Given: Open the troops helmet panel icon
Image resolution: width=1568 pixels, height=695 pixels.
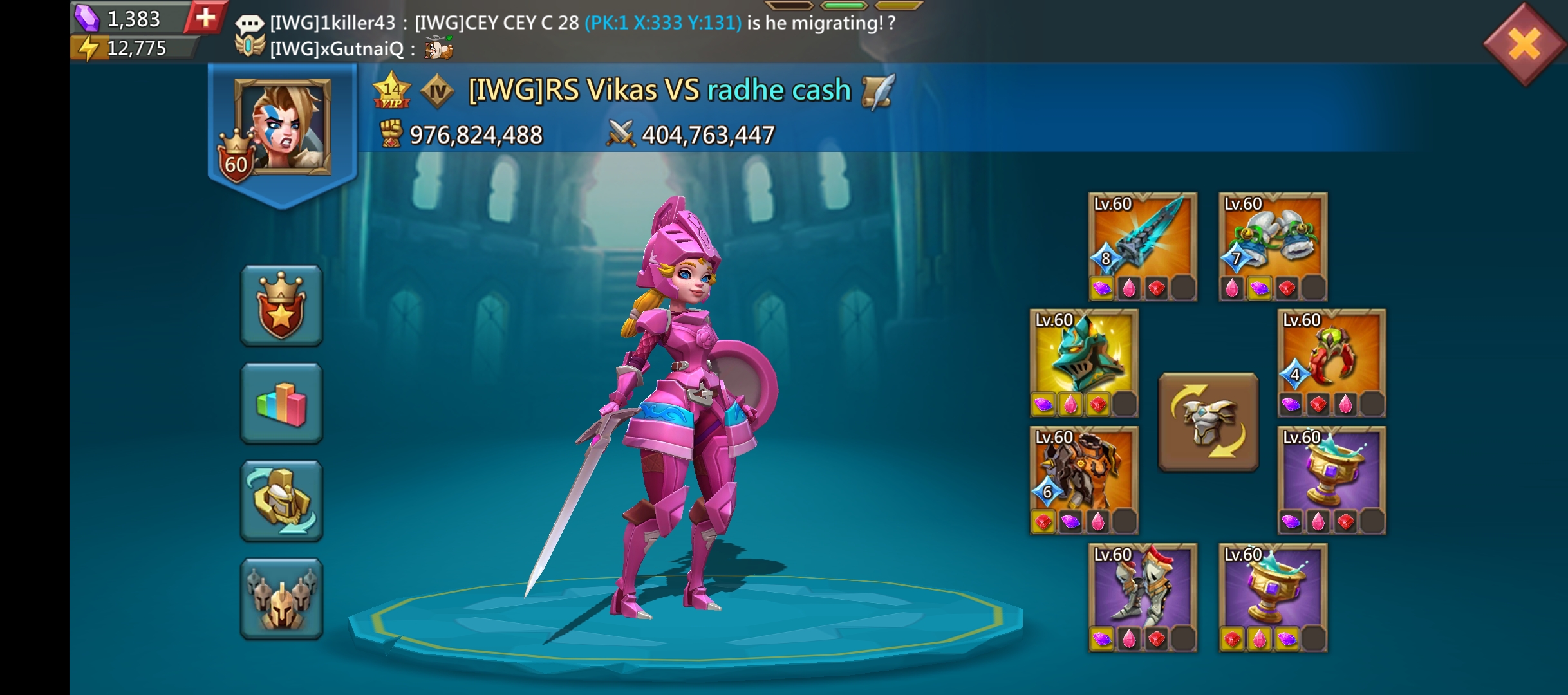Looking at the screenshot, I should tap(281, 597).
